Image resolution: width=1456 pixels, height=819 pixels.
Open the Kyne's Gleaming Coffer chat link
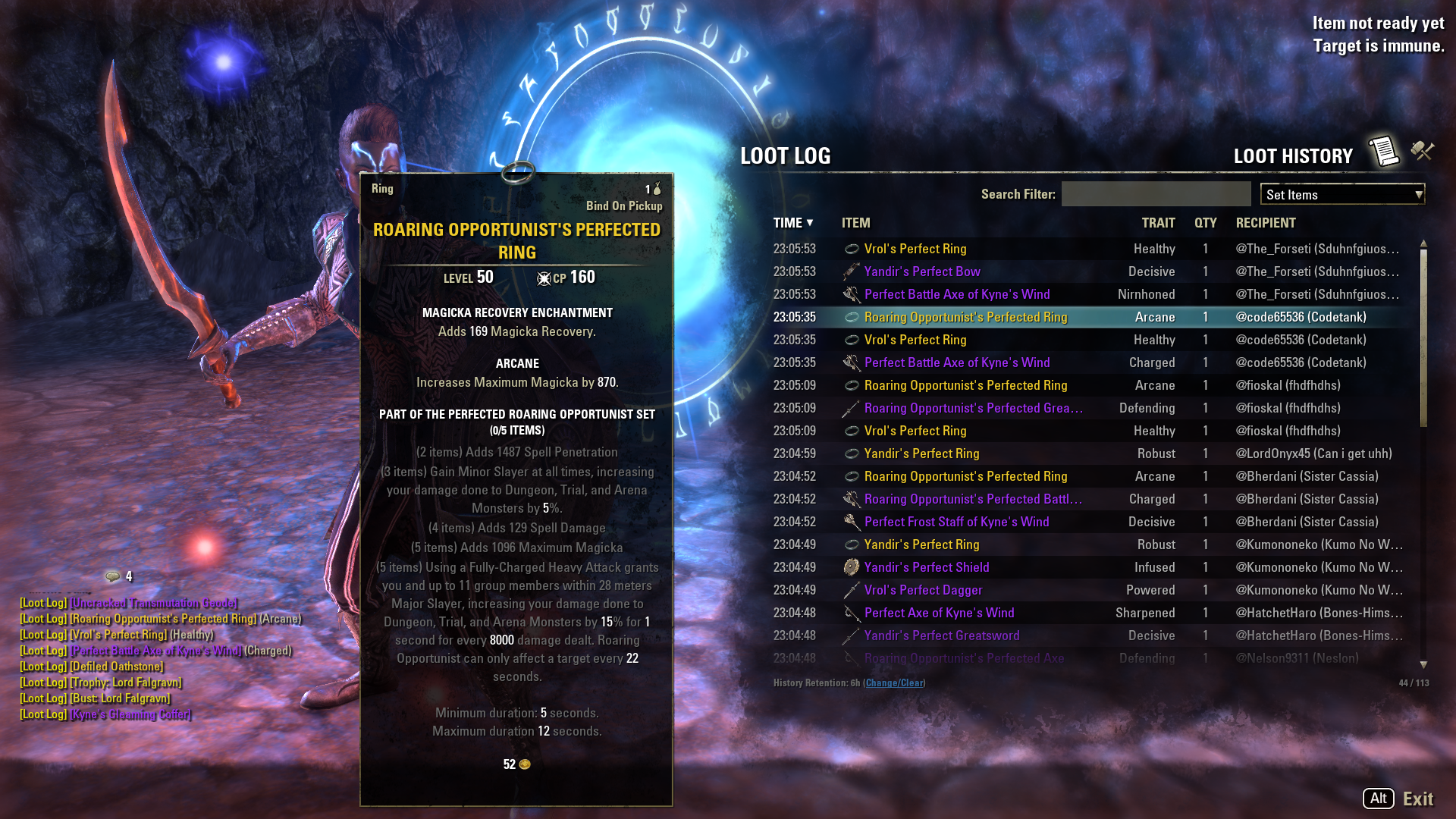[x=130, y=714]
